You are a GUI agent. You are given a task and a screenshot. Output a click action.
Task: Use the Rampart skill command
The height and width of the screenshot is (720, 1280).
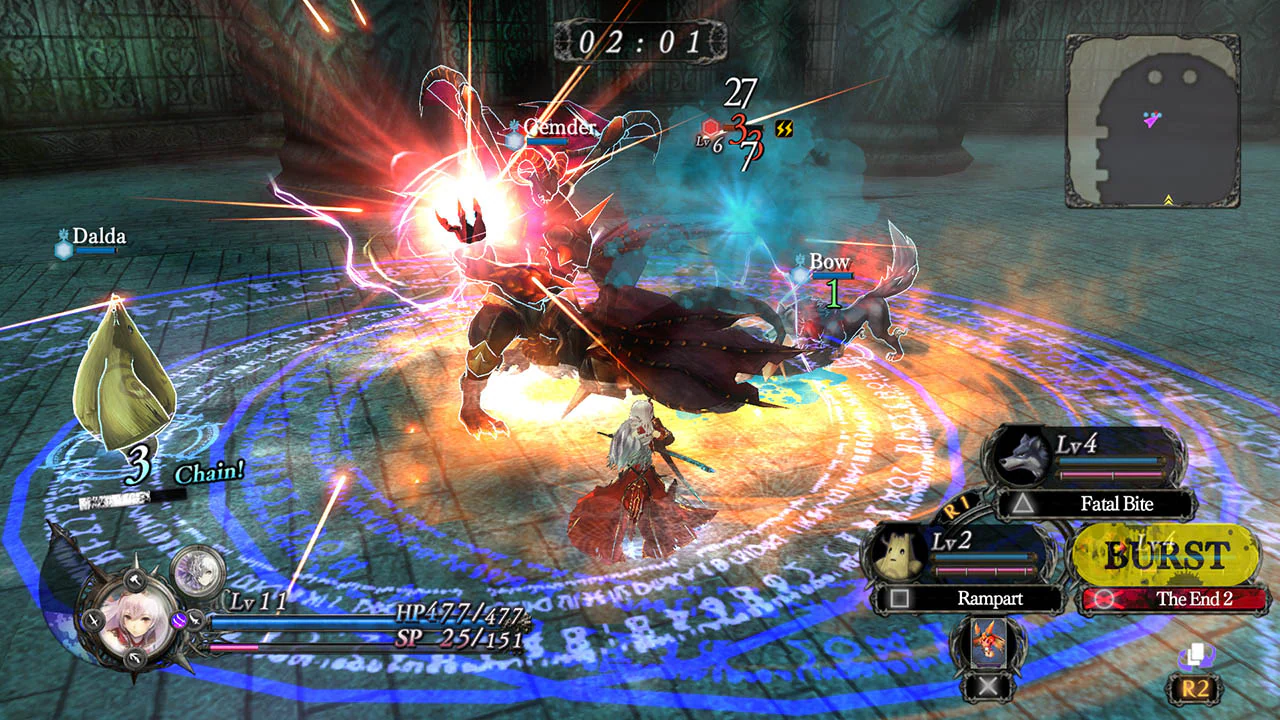pyautogui.click(x=990, y=599)
